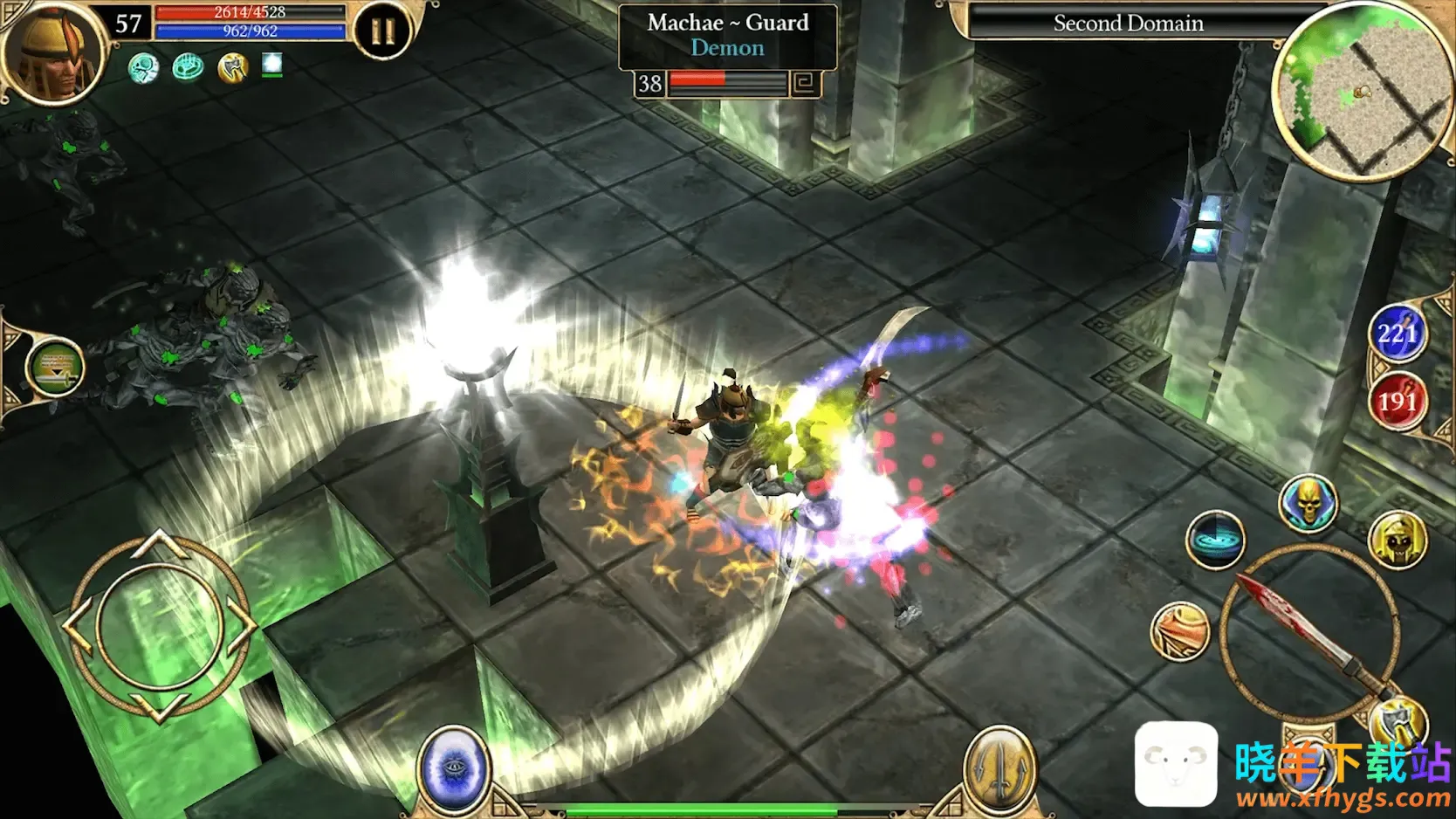Click the white sheep app logo
The width and height of the screenshot is (1456, 819).
[x=1176, y=765]
